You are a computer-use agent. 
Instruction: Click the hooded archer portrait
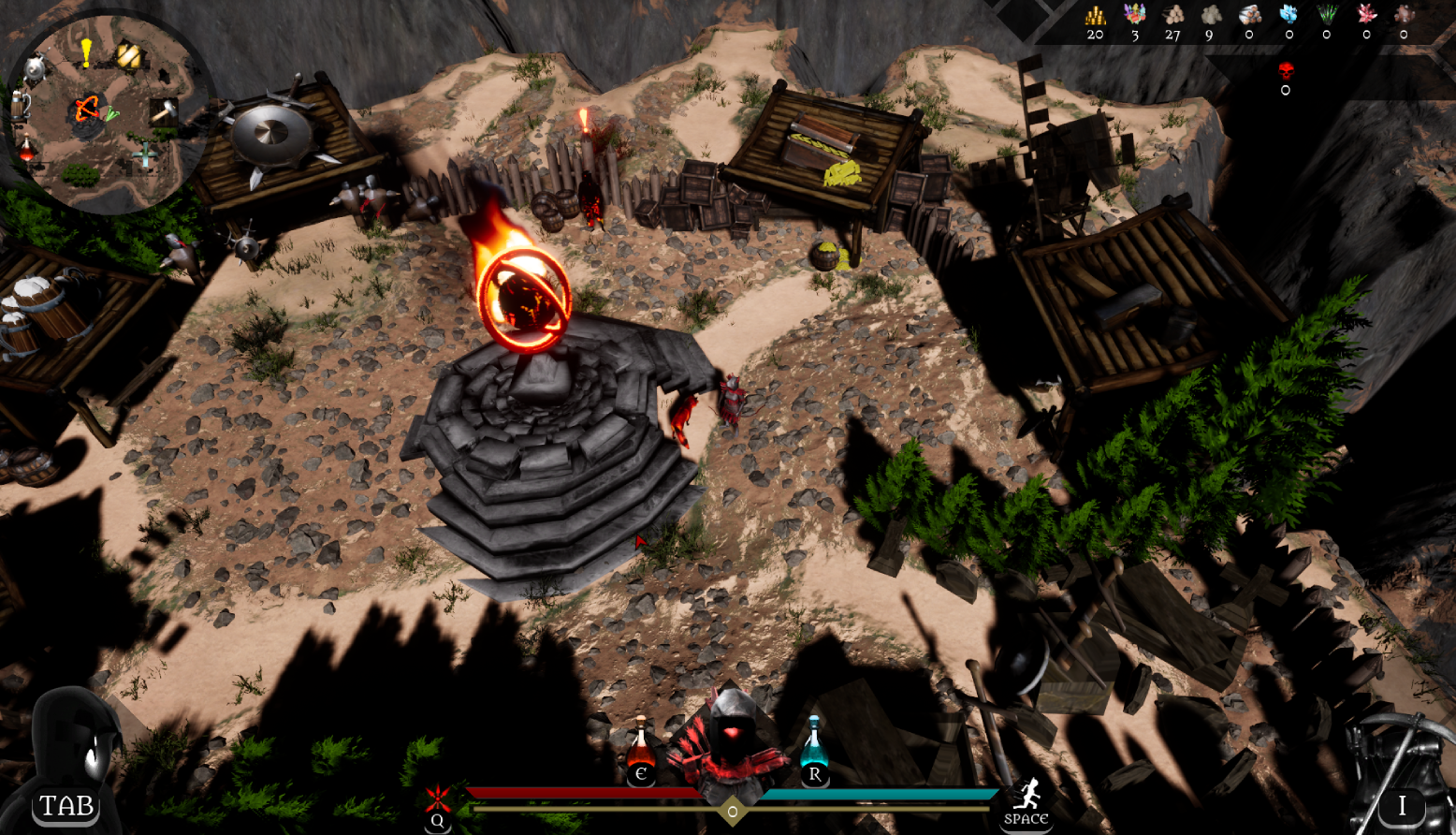coord(728,744)
